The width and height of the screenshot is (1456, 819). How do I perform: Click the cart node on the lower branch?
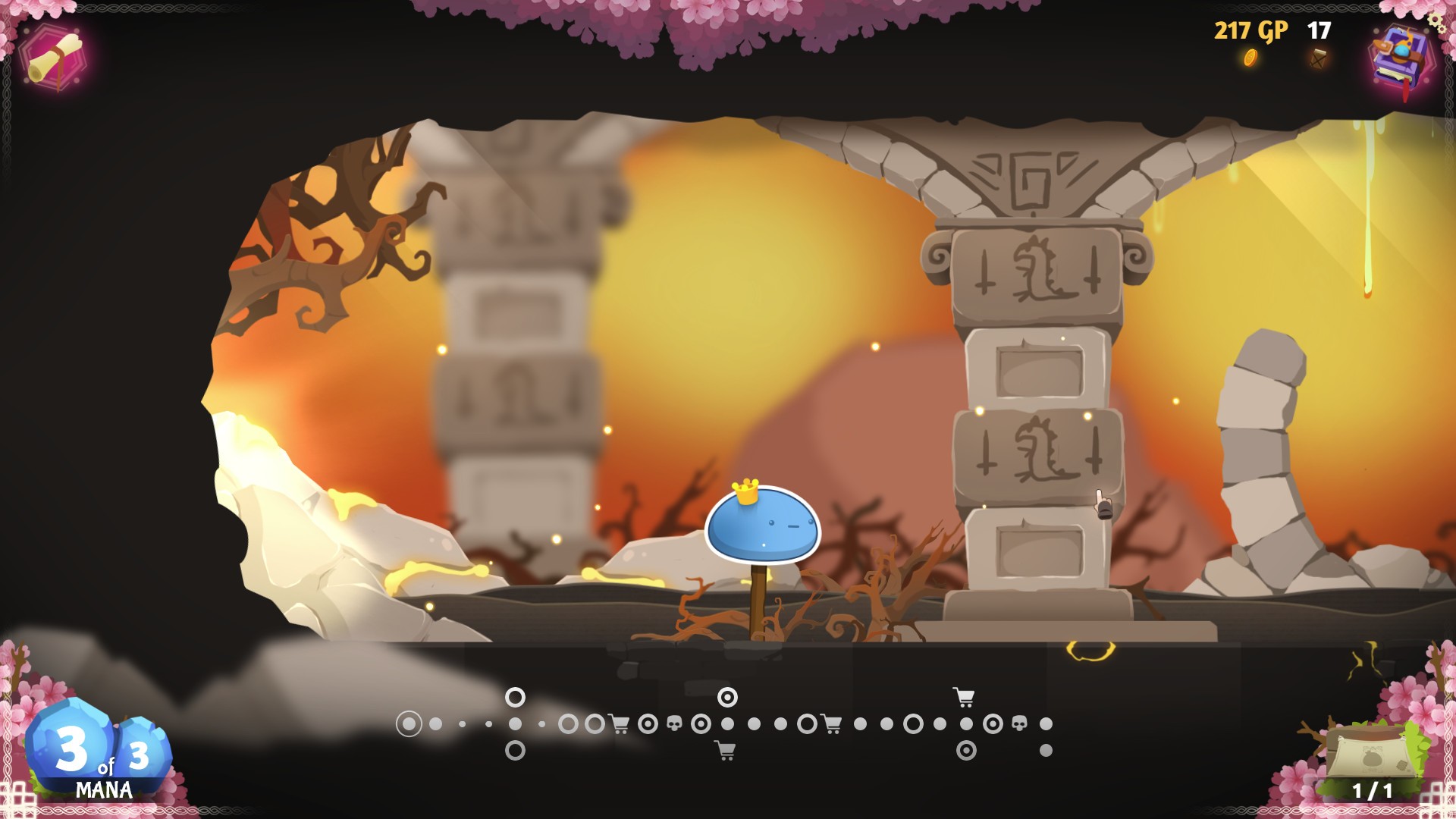pos(726,751)
